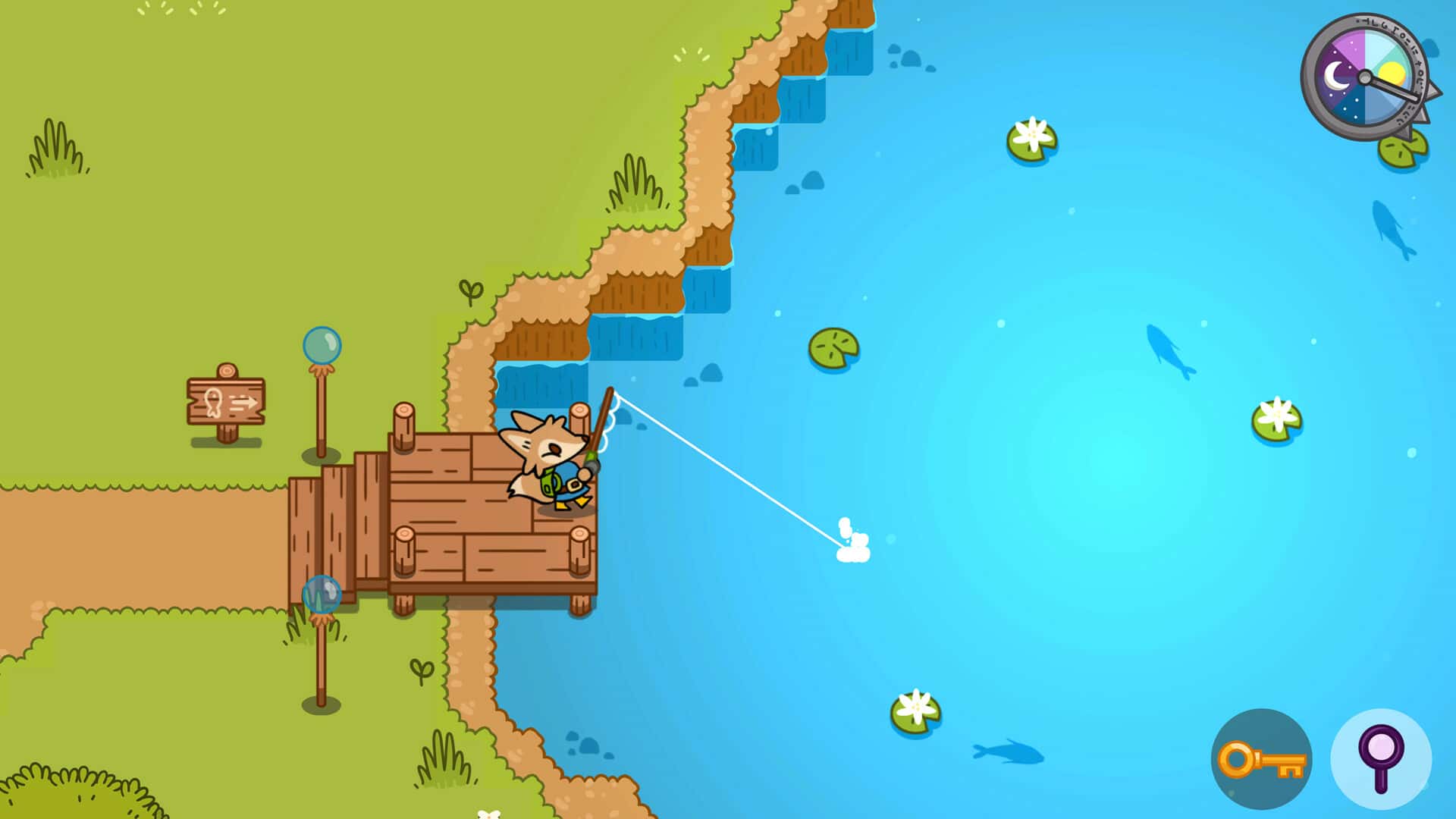Expand the day/night clock wheel
The height and width of the screenshot is (819, 1456).
1365,76
